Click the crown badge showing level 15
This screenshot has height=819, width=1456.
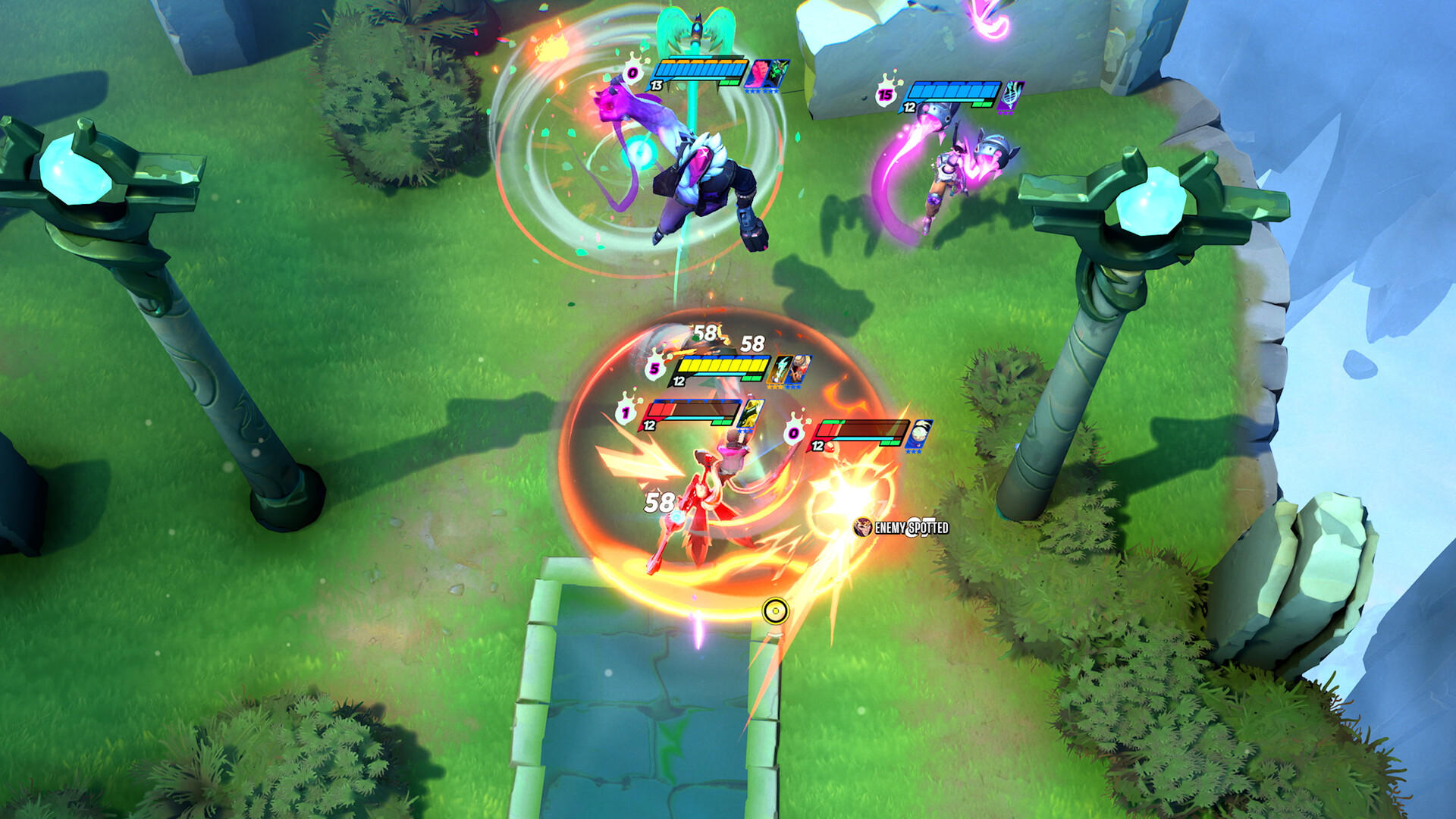pos(883,96)
